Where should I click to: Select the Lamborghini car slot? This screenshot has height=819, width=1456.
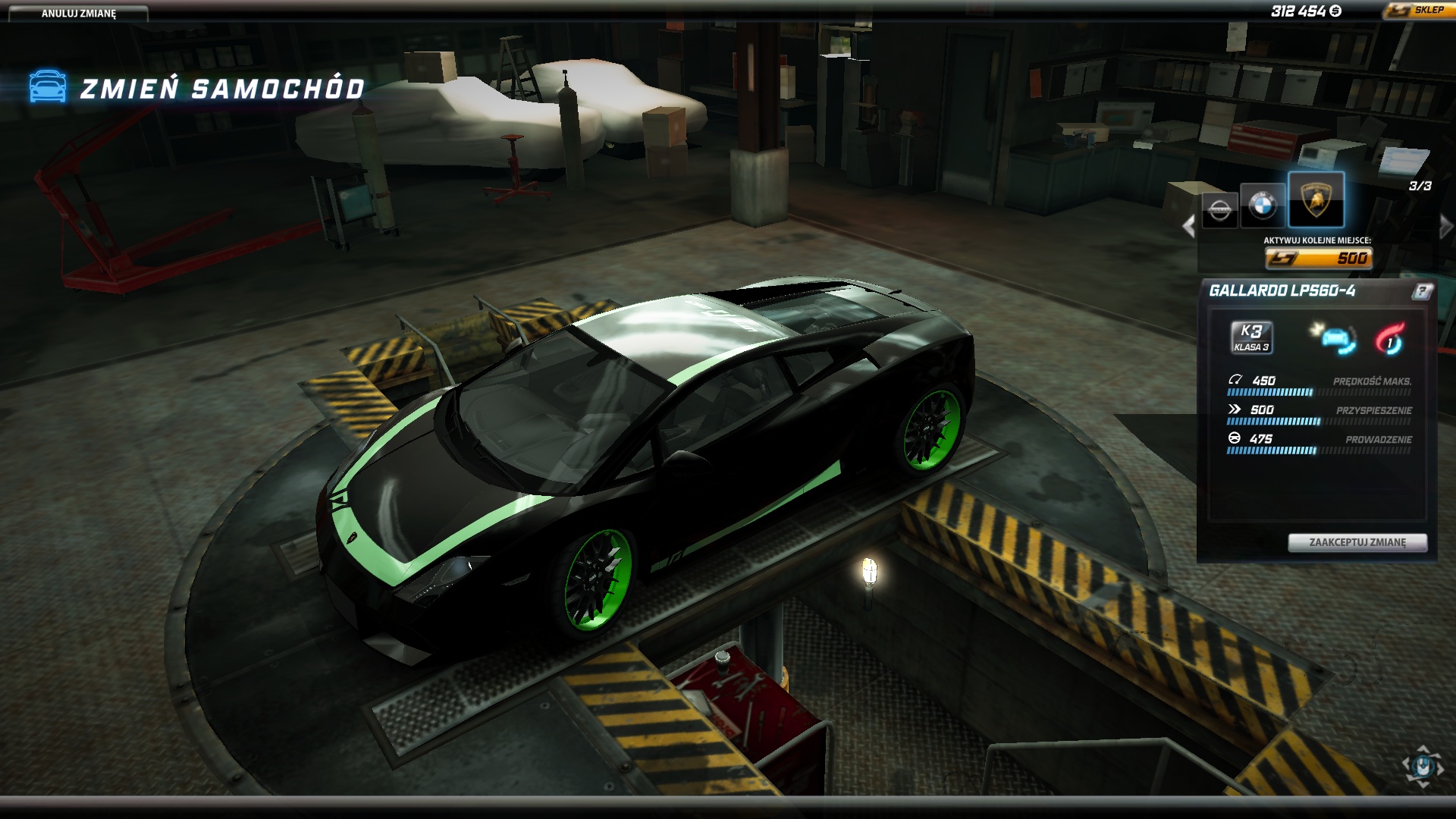coord(1316,200)
